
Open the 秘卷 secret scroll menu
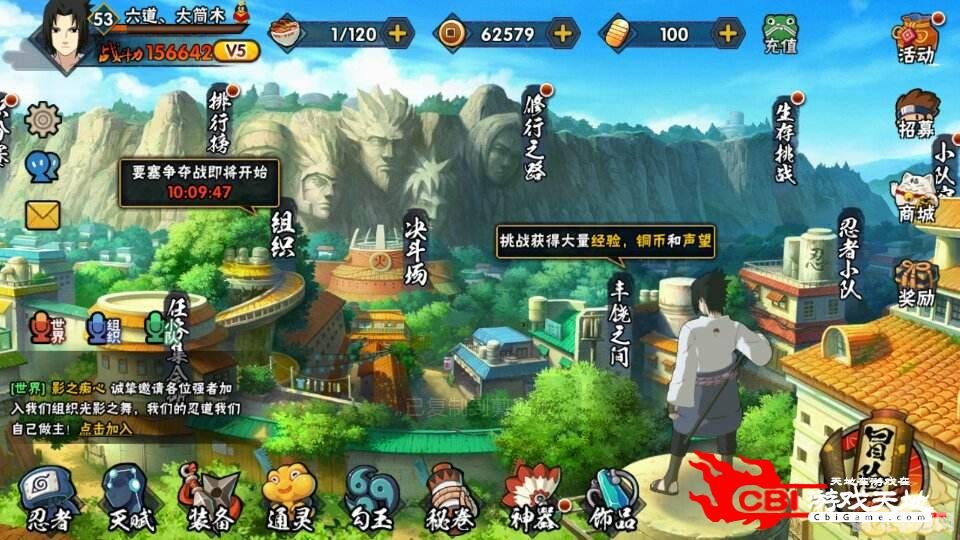pos(449,495)
